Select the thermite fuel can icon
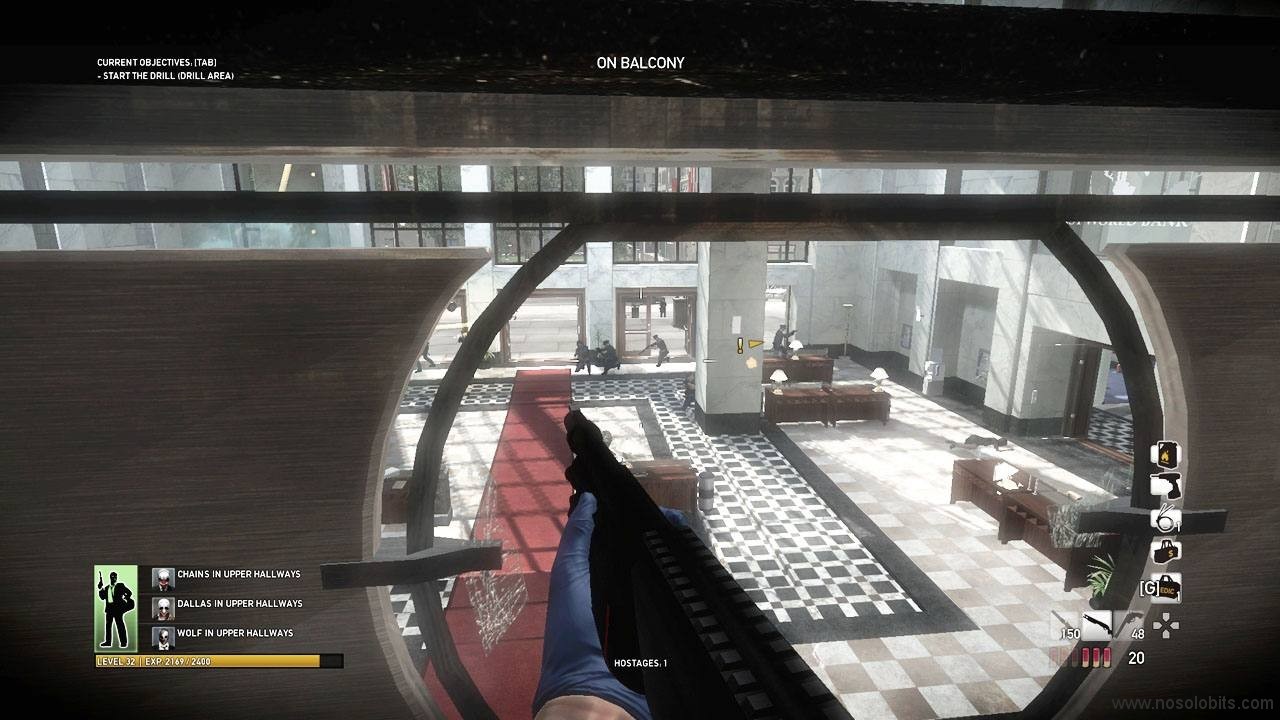Viewport: 1280px width, 720px height. click(1165, 454)
